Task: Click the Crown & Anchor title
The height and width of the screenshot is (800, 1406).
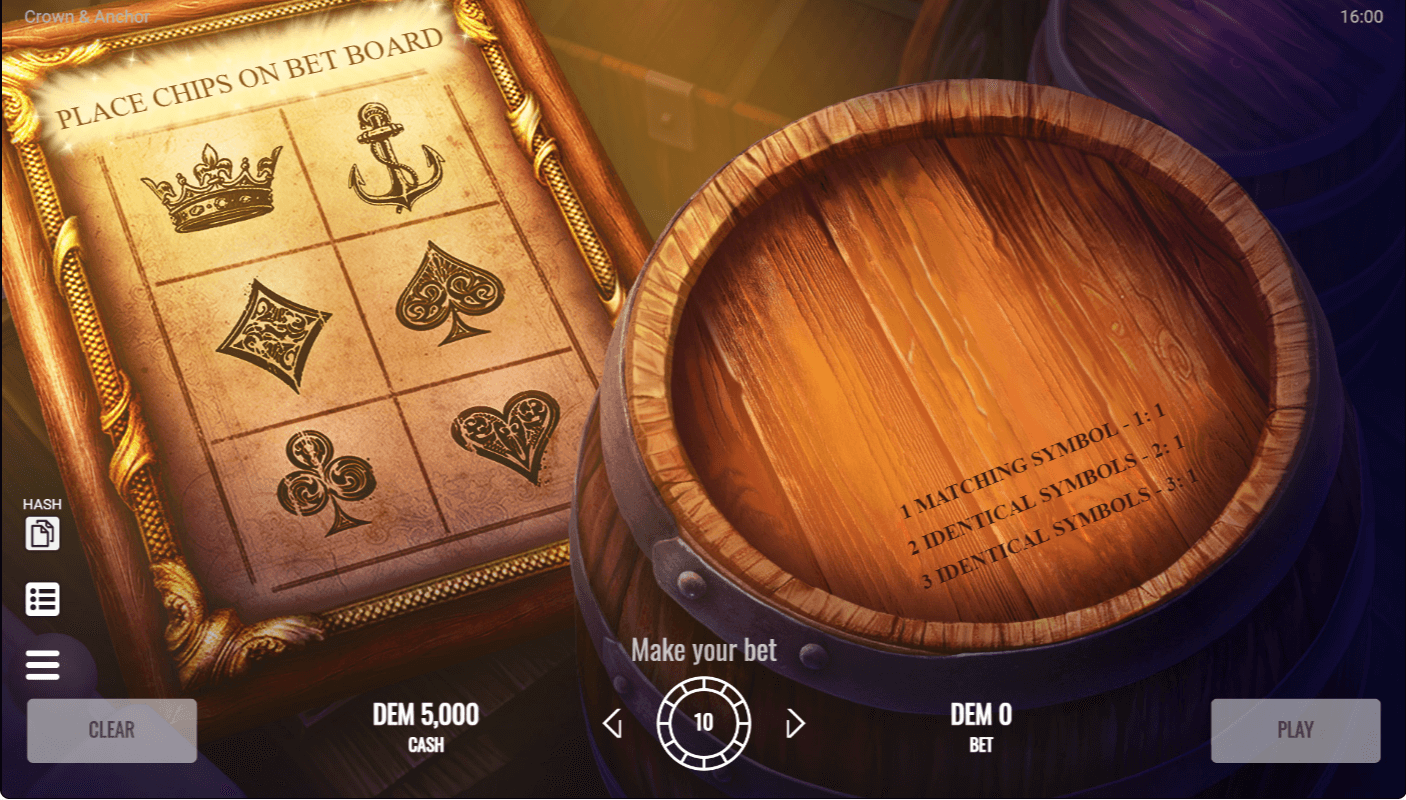Action: click(85, 15)
